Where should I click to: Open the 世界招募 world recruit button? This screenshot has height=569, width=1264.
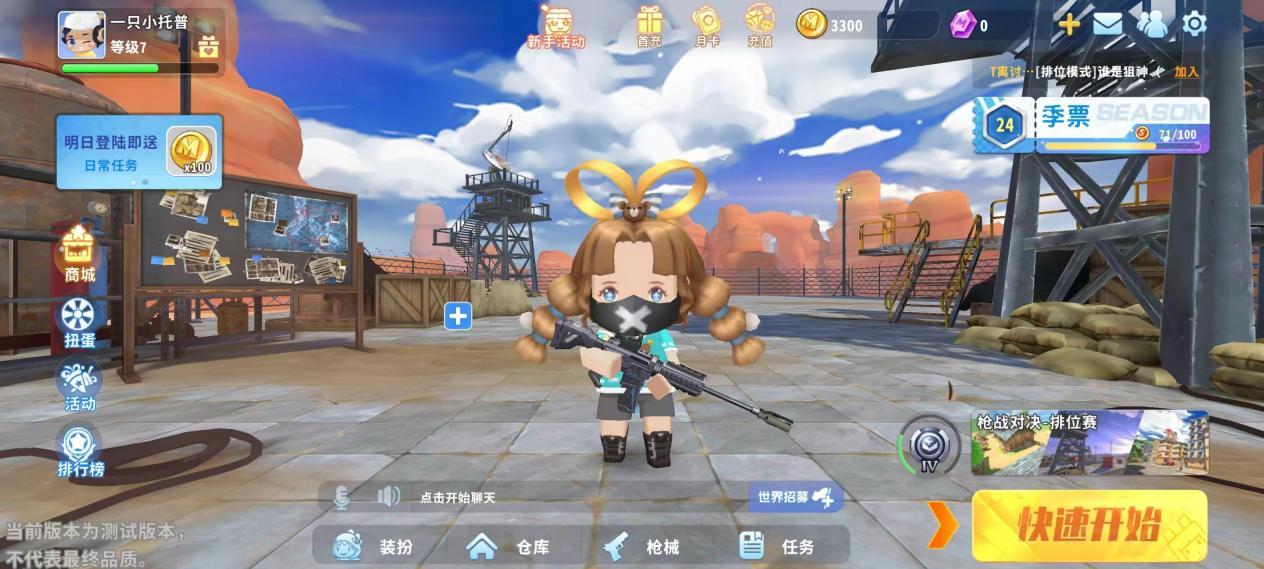[795, 496]
